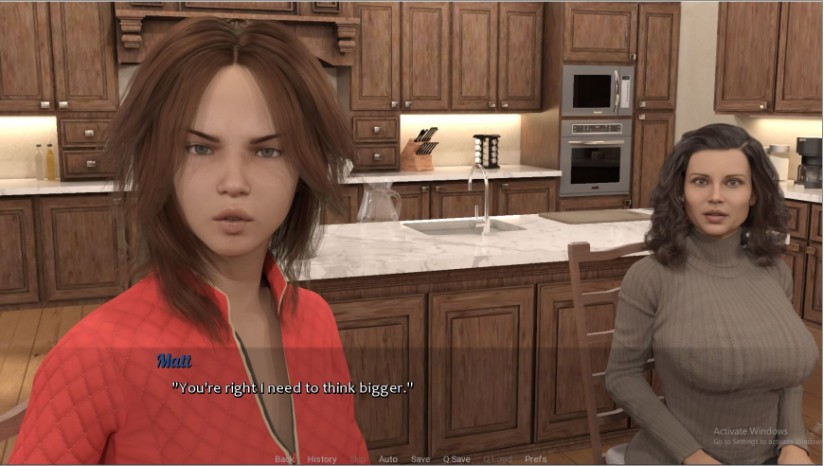Open the dialogue History log
Viewport: 824px width, 466px height.
pyautogui.click(x=322, y=459)
